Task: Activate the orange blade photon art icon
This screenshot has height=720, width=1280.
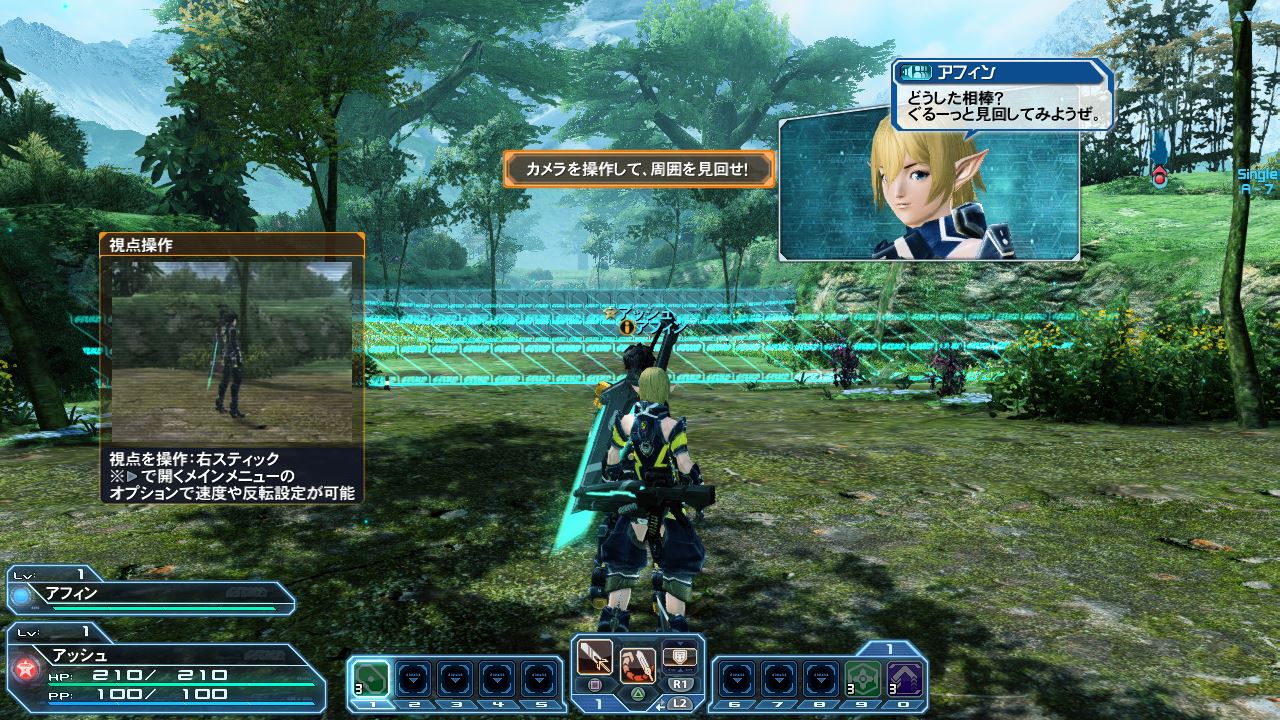Action: tap(637, 663)
